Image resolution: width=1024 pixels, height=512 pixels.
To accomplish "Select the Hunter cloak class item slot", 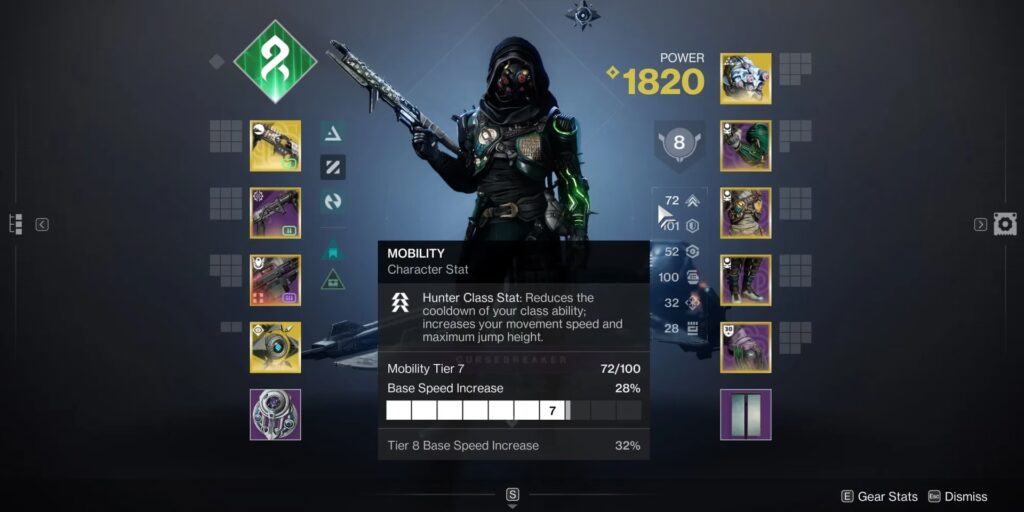I will point(746,347).
